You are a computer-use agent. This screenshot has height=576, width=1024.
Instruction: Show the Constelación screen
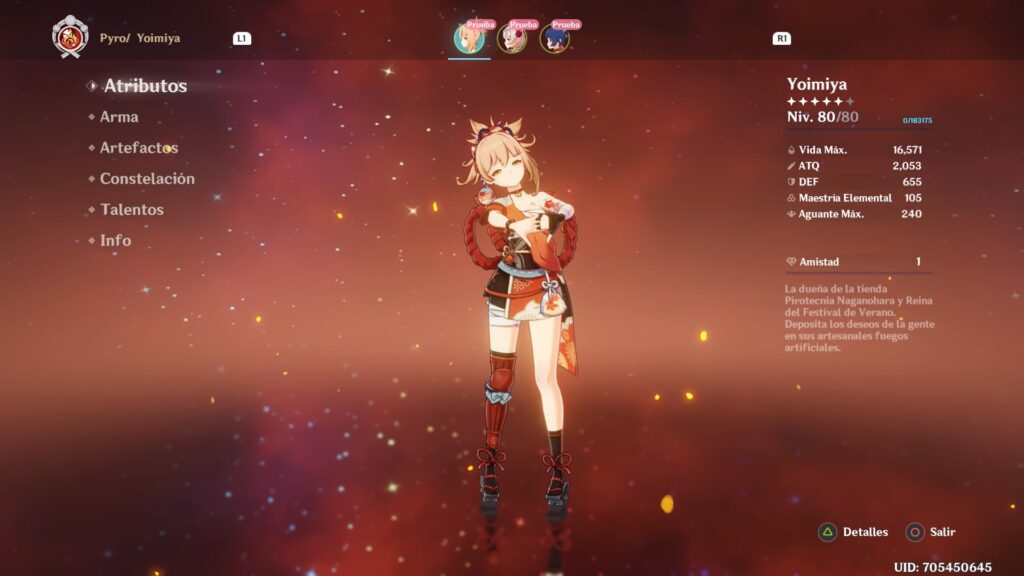tap(147, 179)
